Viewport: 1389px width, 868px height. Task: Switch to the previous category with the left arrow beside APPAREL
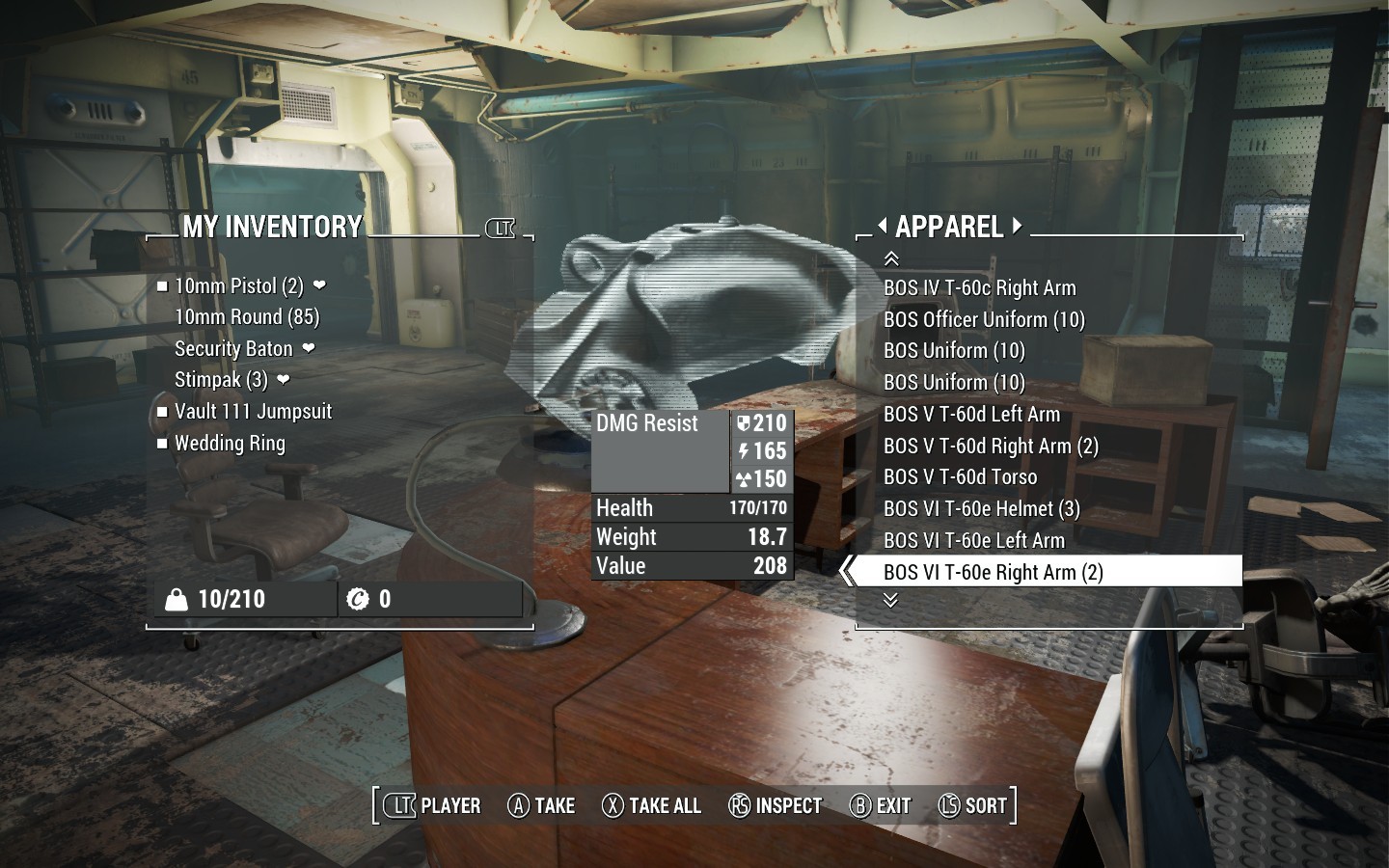click(x=882, y=227)
